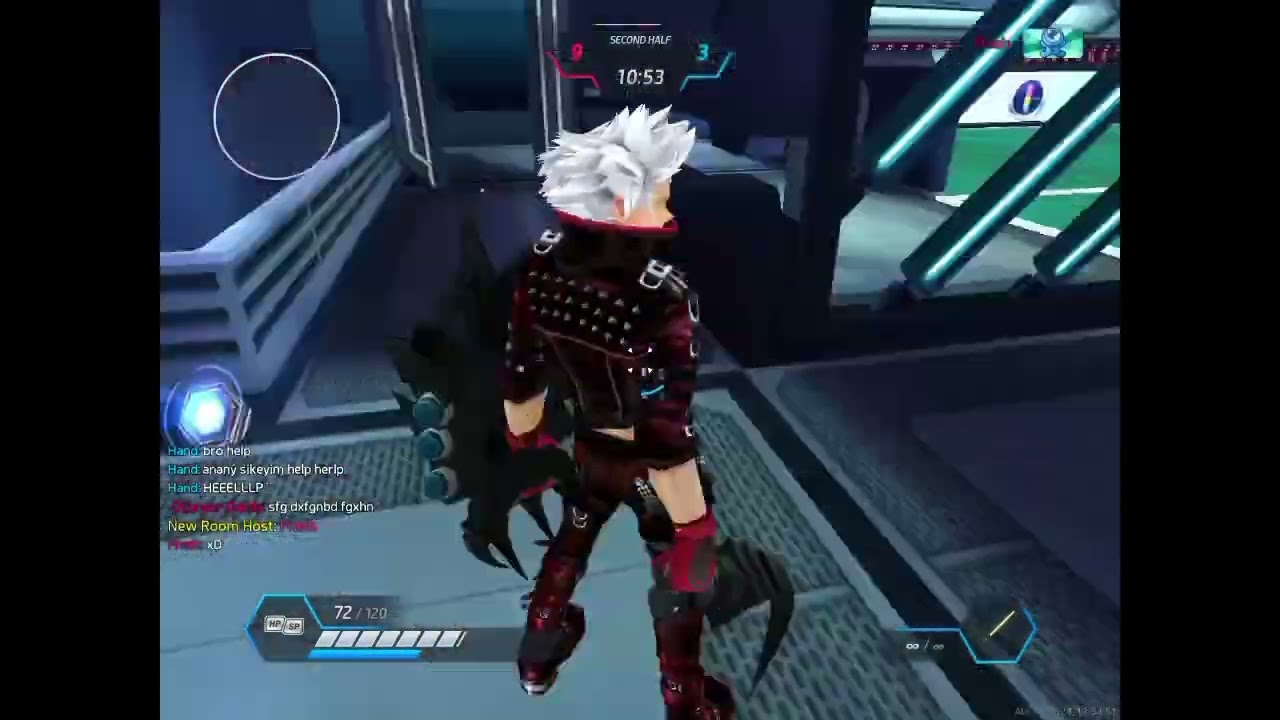Click the player avatar icon beside the scoreboard
Screen dimensions: 1280x720
1052,42
